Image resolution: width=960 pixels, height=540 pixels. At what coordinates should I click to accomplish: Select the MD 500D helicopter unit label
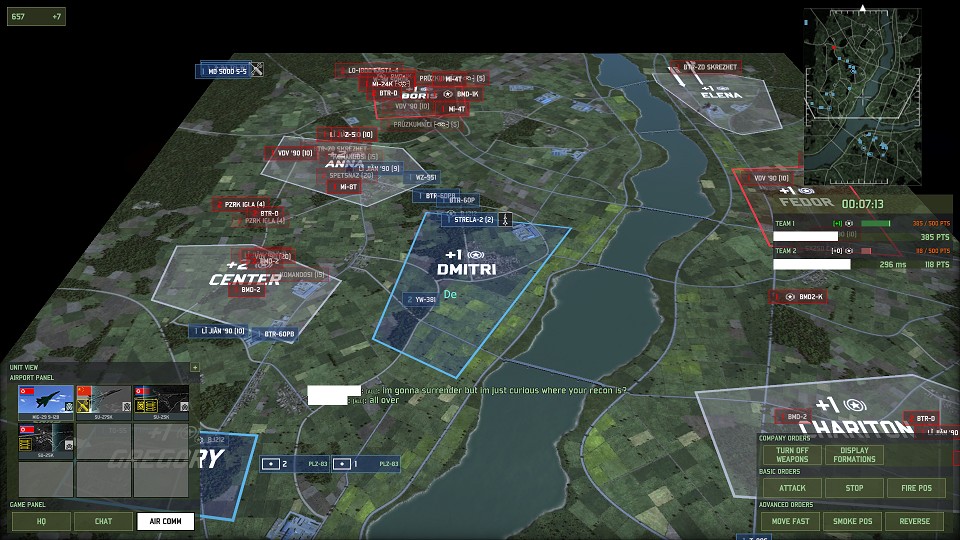[228, 71]
